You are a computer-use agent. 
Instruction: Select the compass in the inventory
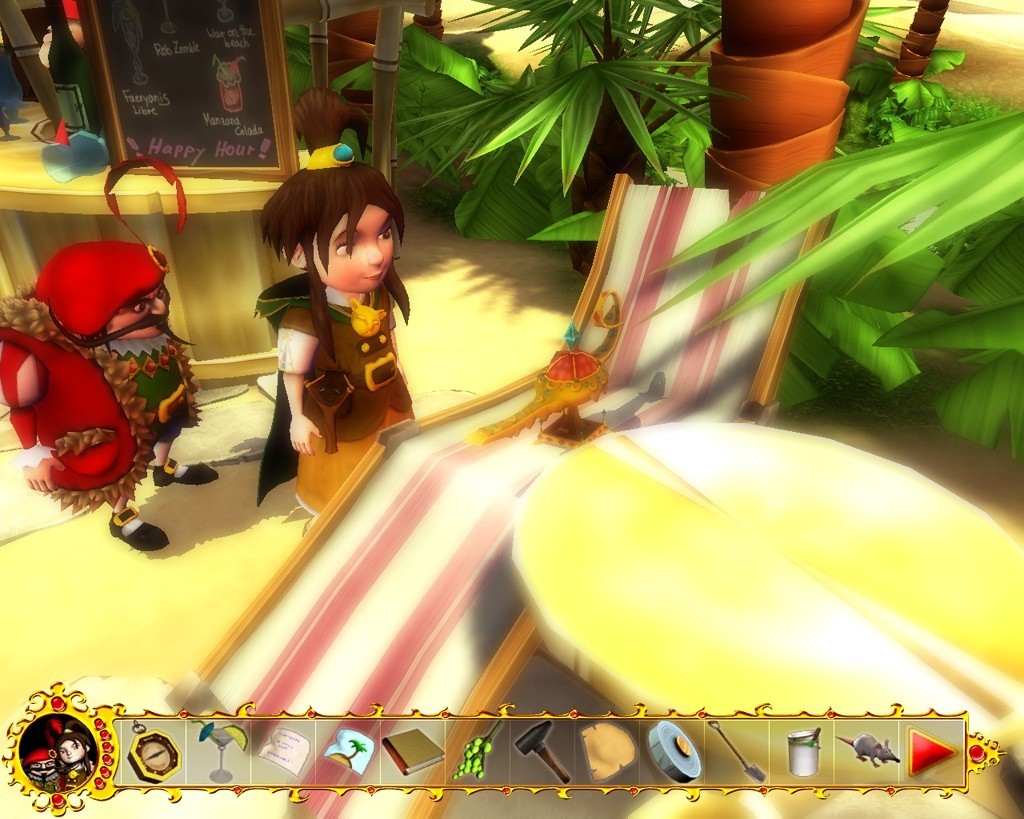pos(154,752)
